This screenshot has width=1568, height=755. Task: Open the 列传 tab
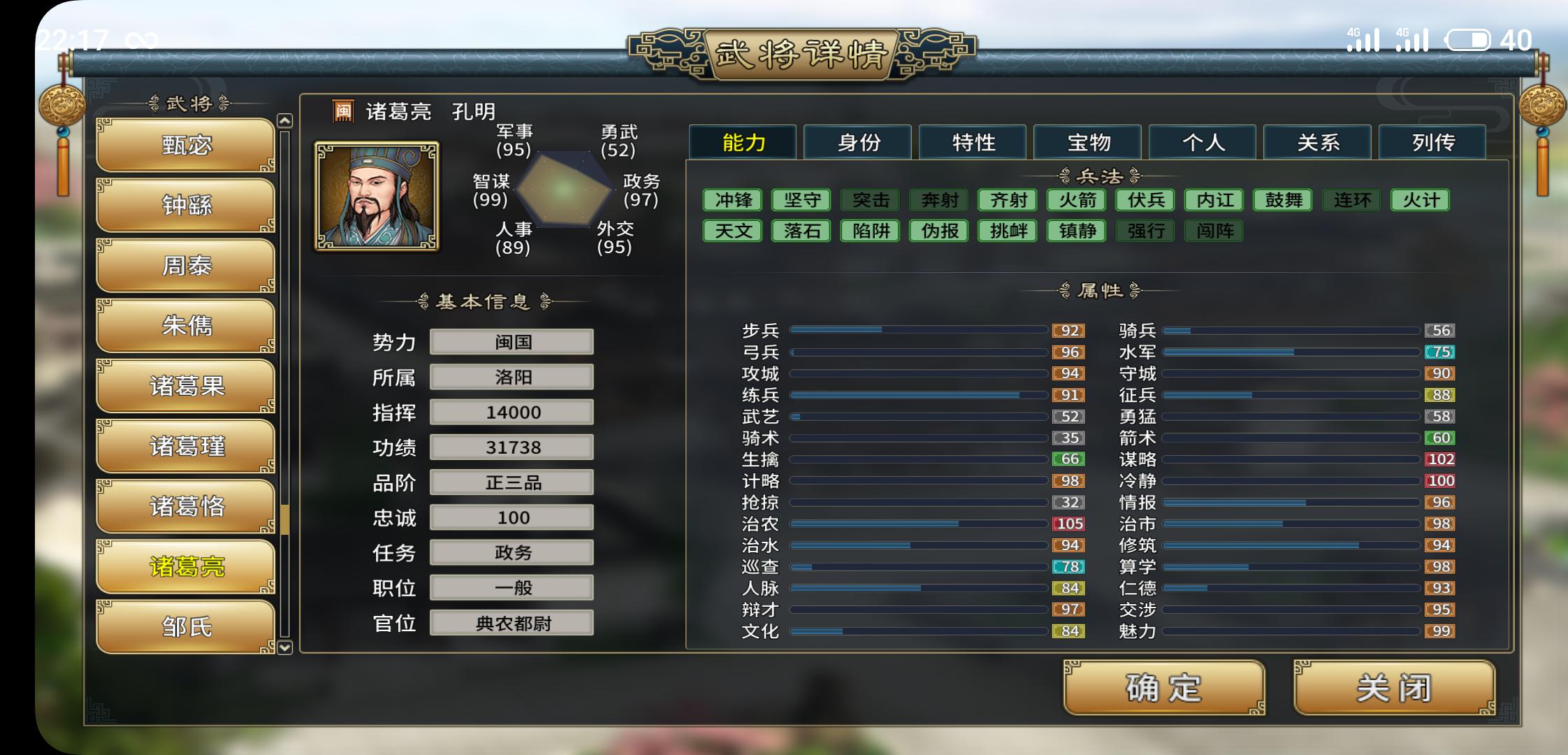click(1432, 142)
